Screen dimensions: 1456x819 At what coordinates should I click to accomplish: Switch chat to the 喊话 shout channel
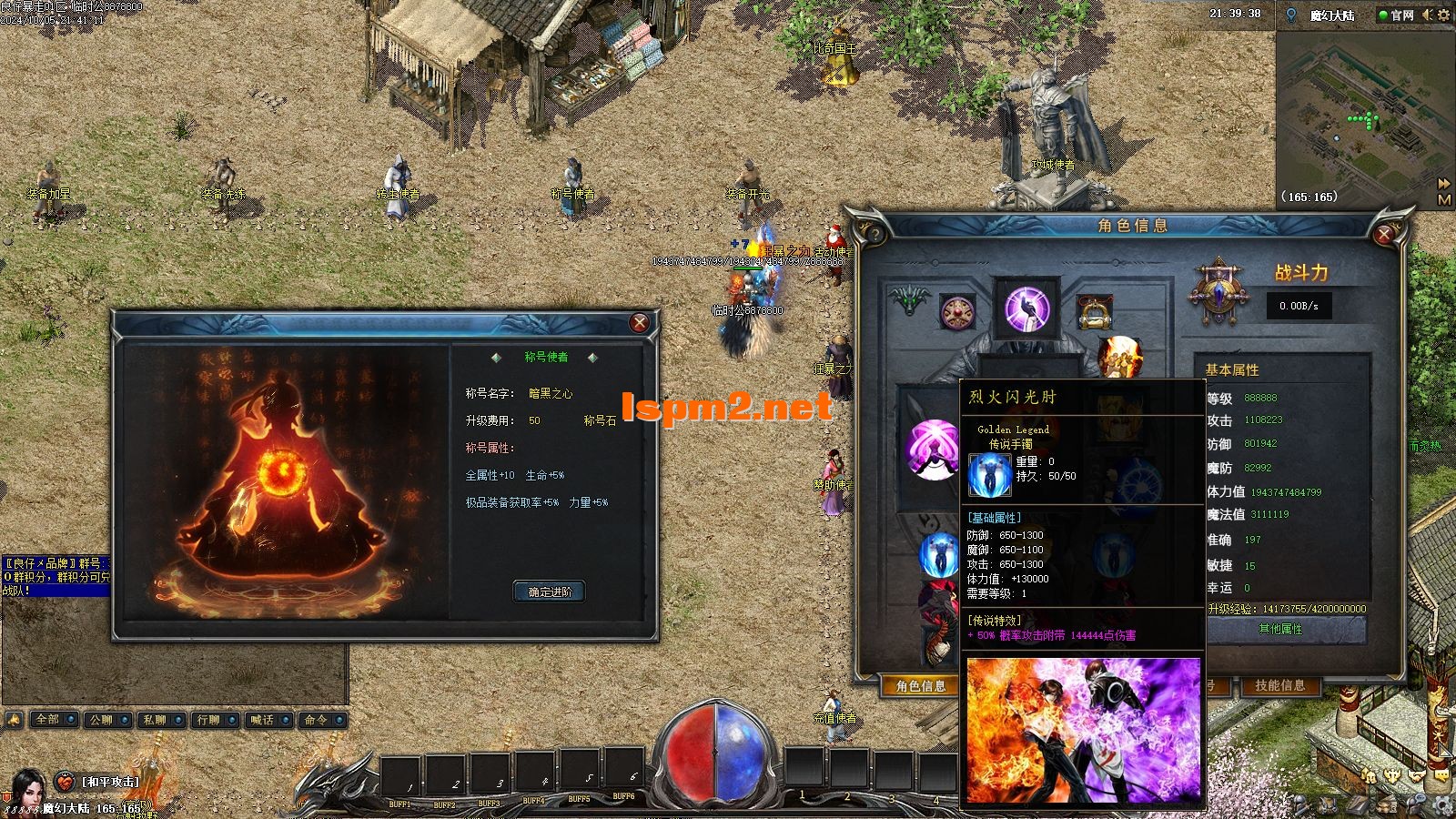point(262,720)
